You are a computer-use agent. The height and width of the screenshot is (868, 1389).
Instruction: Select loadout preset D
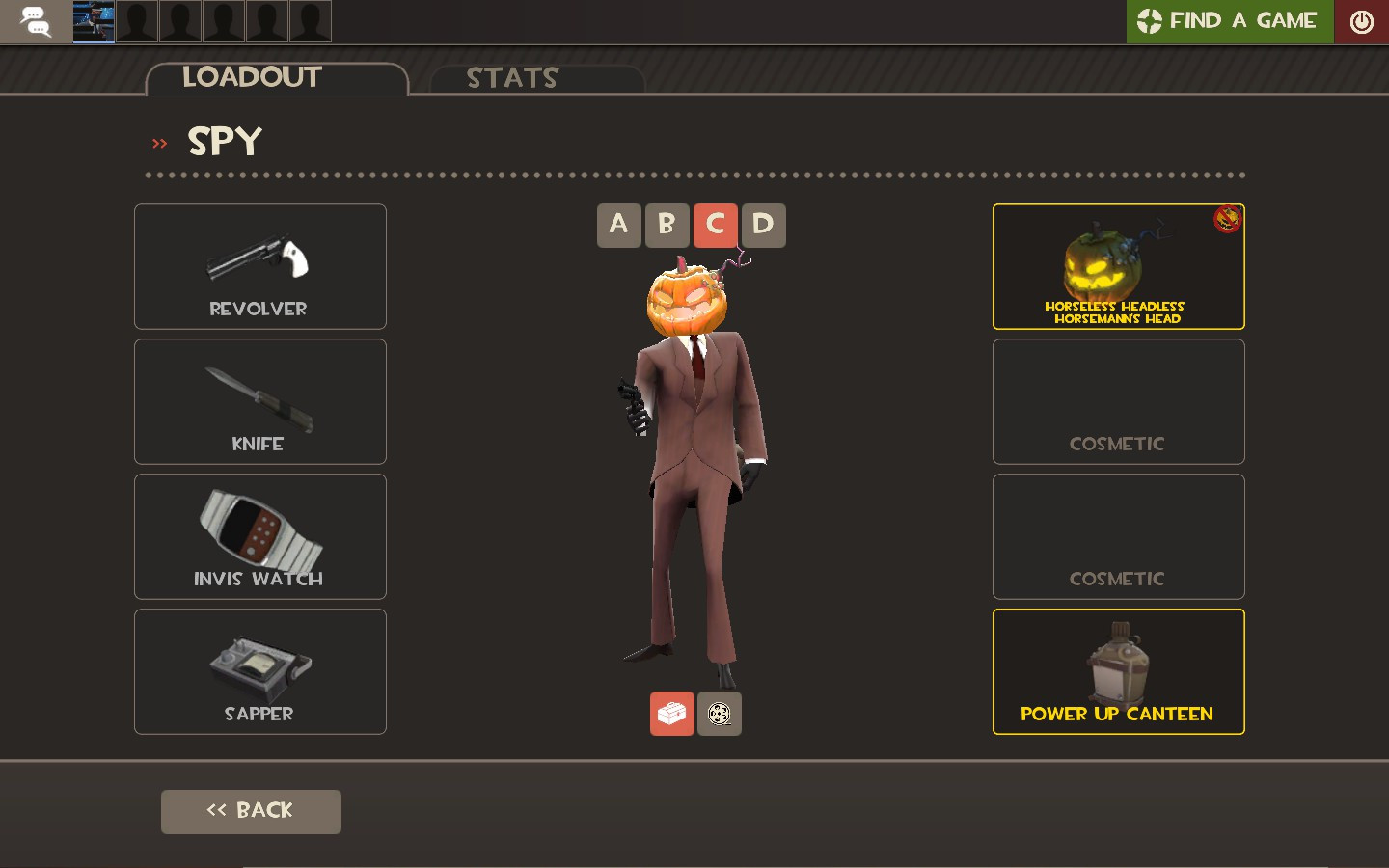tap(763, 225)
